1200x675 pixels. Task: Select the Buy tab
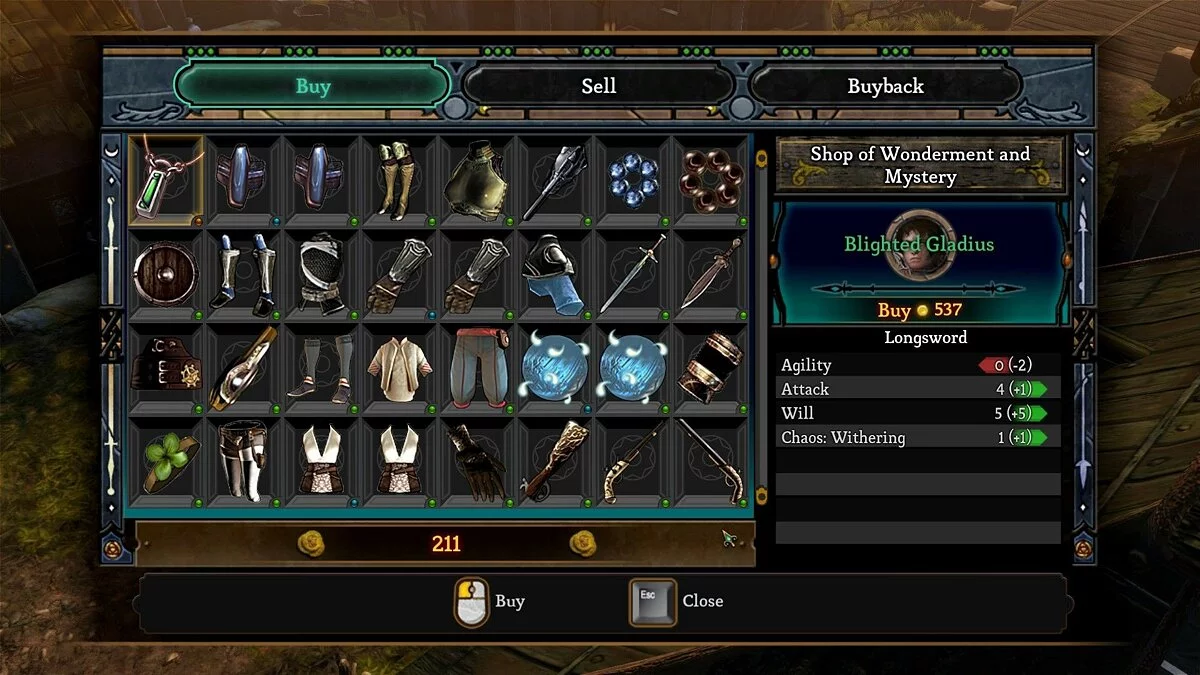click(312, 86)
